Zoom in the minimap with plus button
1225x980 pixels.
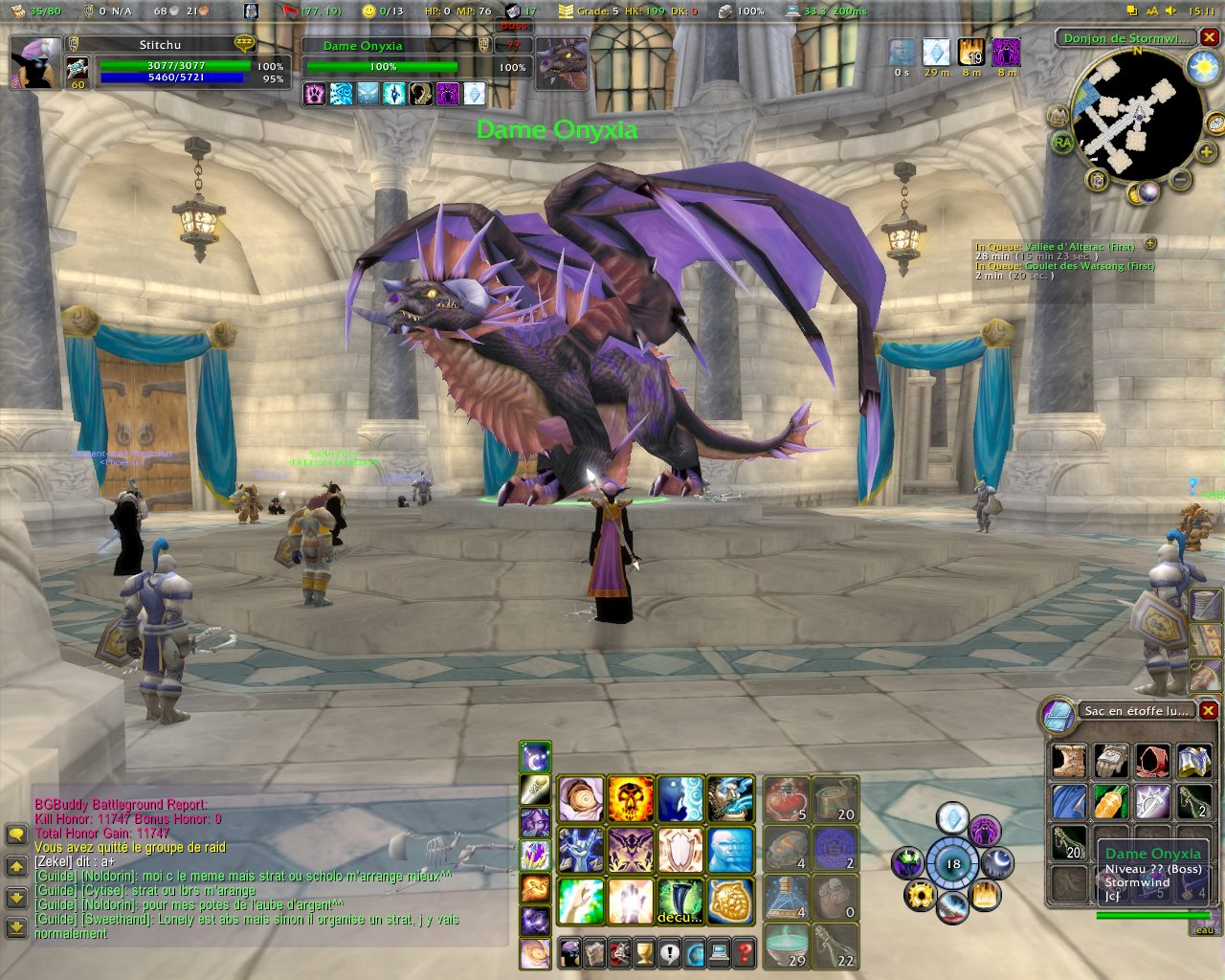coord(1206,151)
